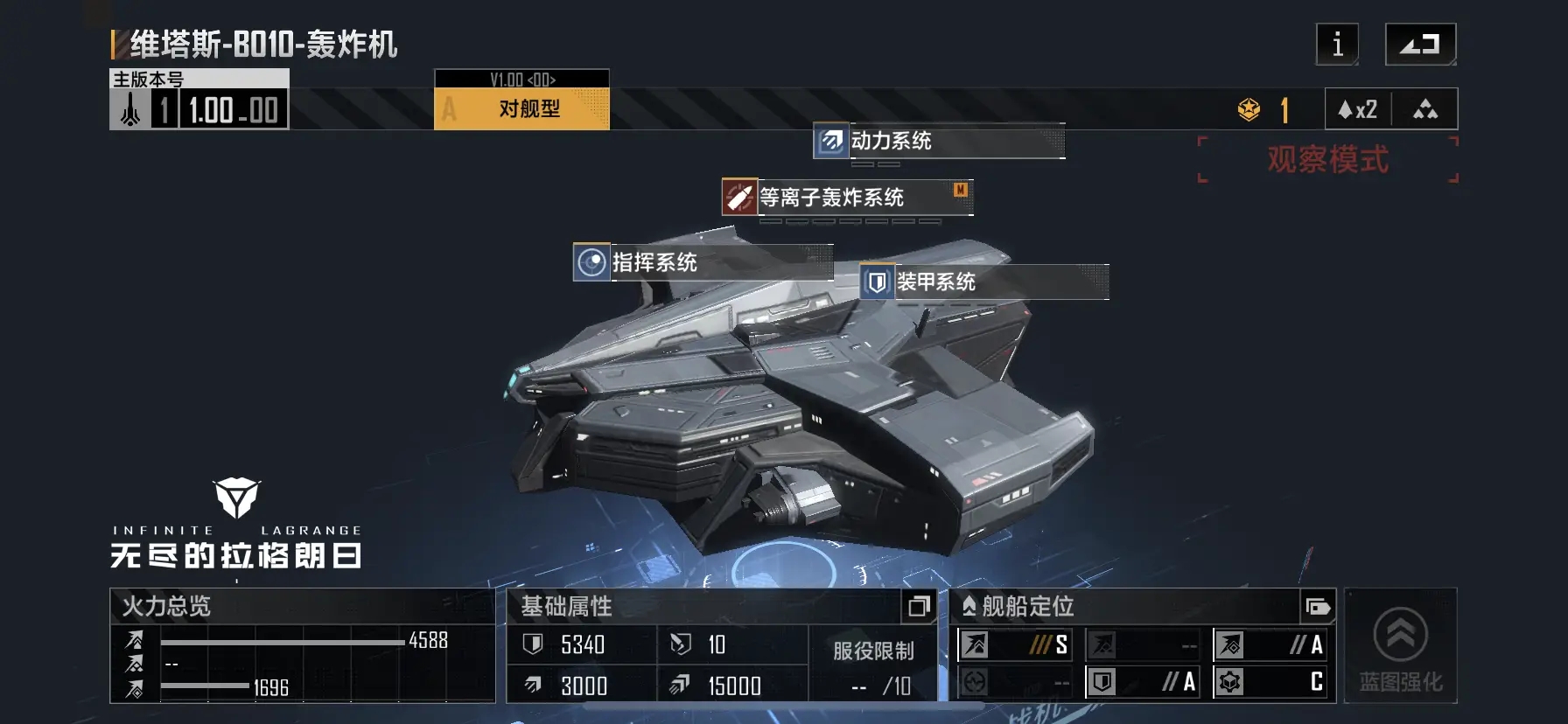Toggle the x2 speed multiplier control
This screenshot has height=724, width=1568.
(x=1356, y=109)
